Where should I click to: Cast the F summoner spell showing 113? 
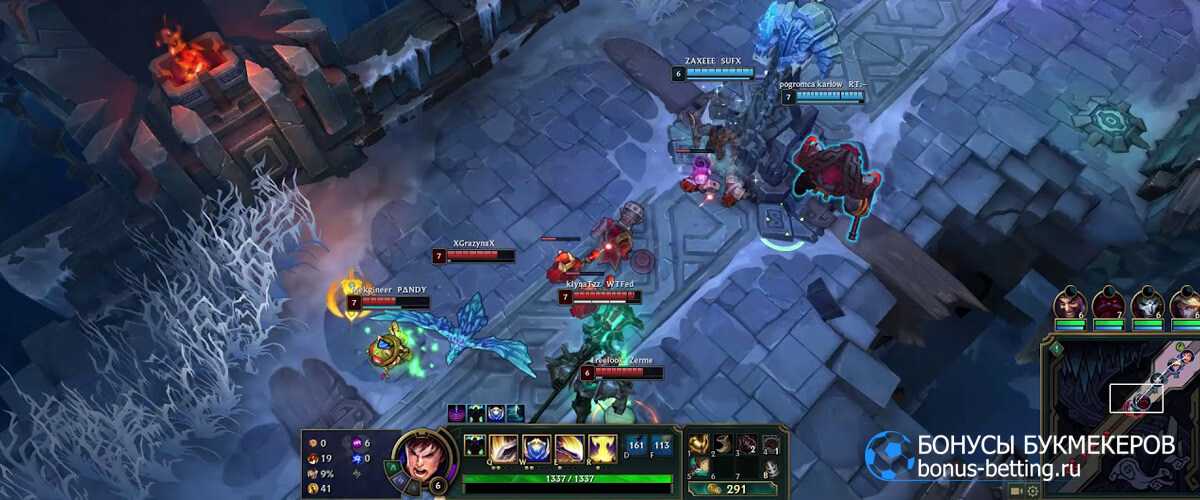pyautogui.click(x=661, y=444)
